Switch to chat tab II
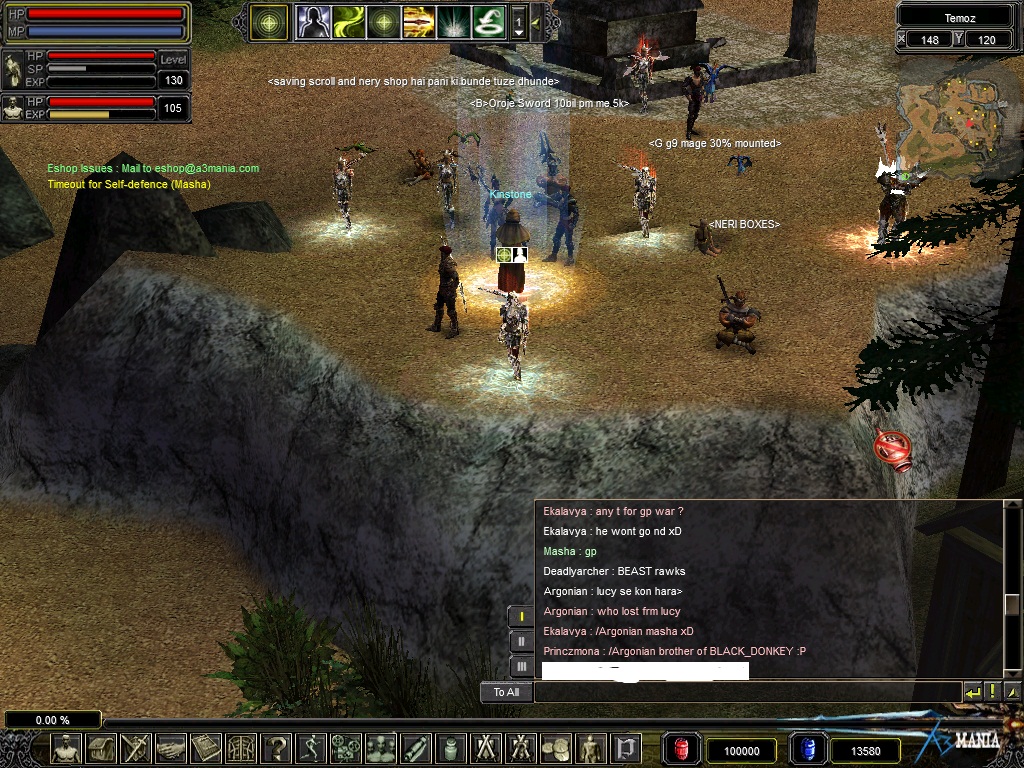The image size is (1024, 768). pos(521,641)
